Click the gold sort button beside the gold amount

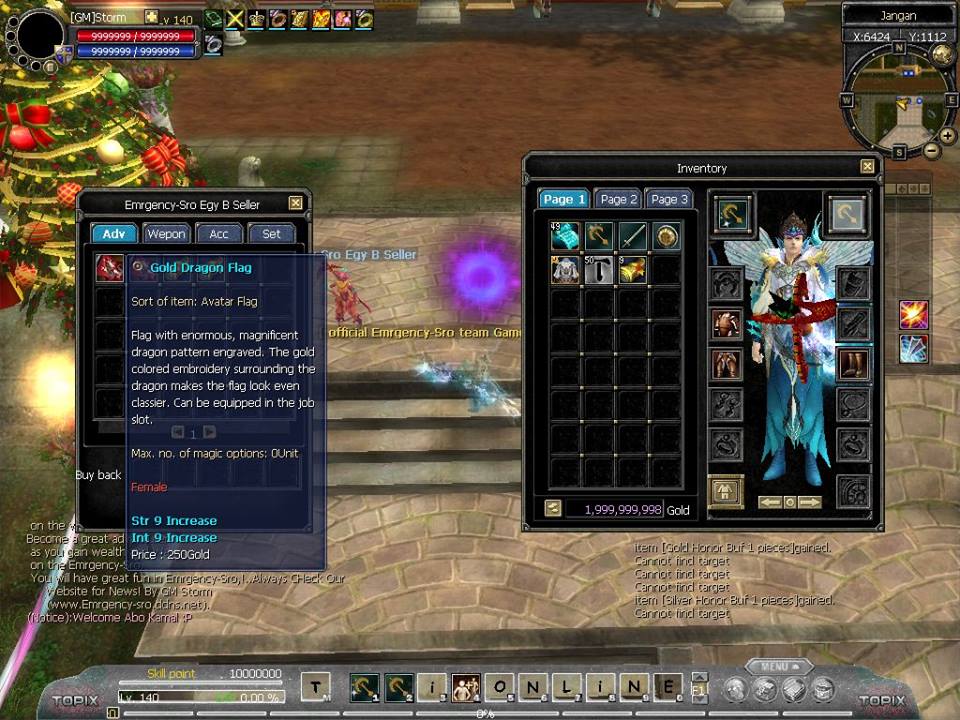point(553,508)
